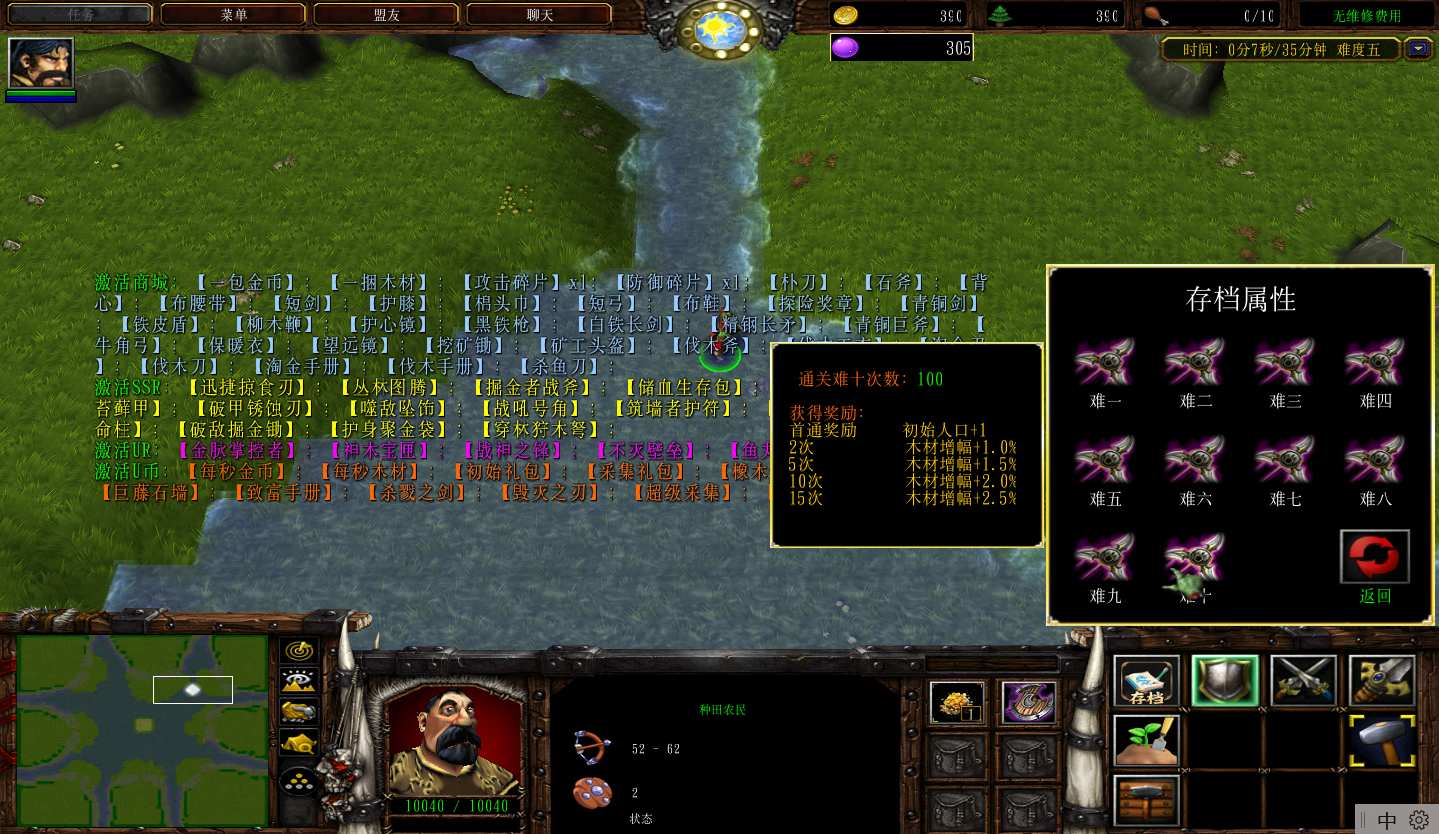Expand the timer dropdown arrow
Viewport: 1439px width, 834px height.
click(x=1418, y=48)
